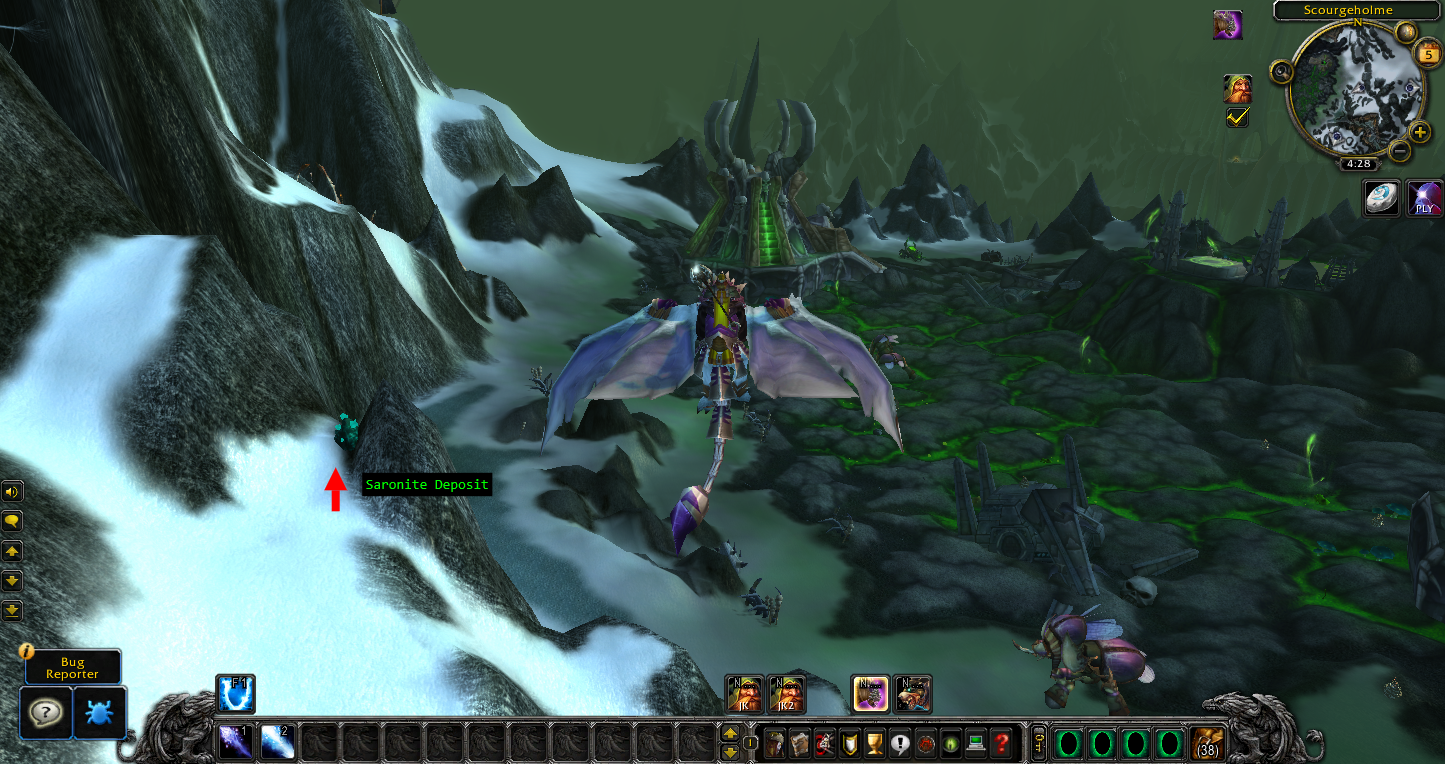Zoom in the minimap with the plus button
Image resolution: width=1445 pixels, height=764 pixels.
coord(1420,133)
